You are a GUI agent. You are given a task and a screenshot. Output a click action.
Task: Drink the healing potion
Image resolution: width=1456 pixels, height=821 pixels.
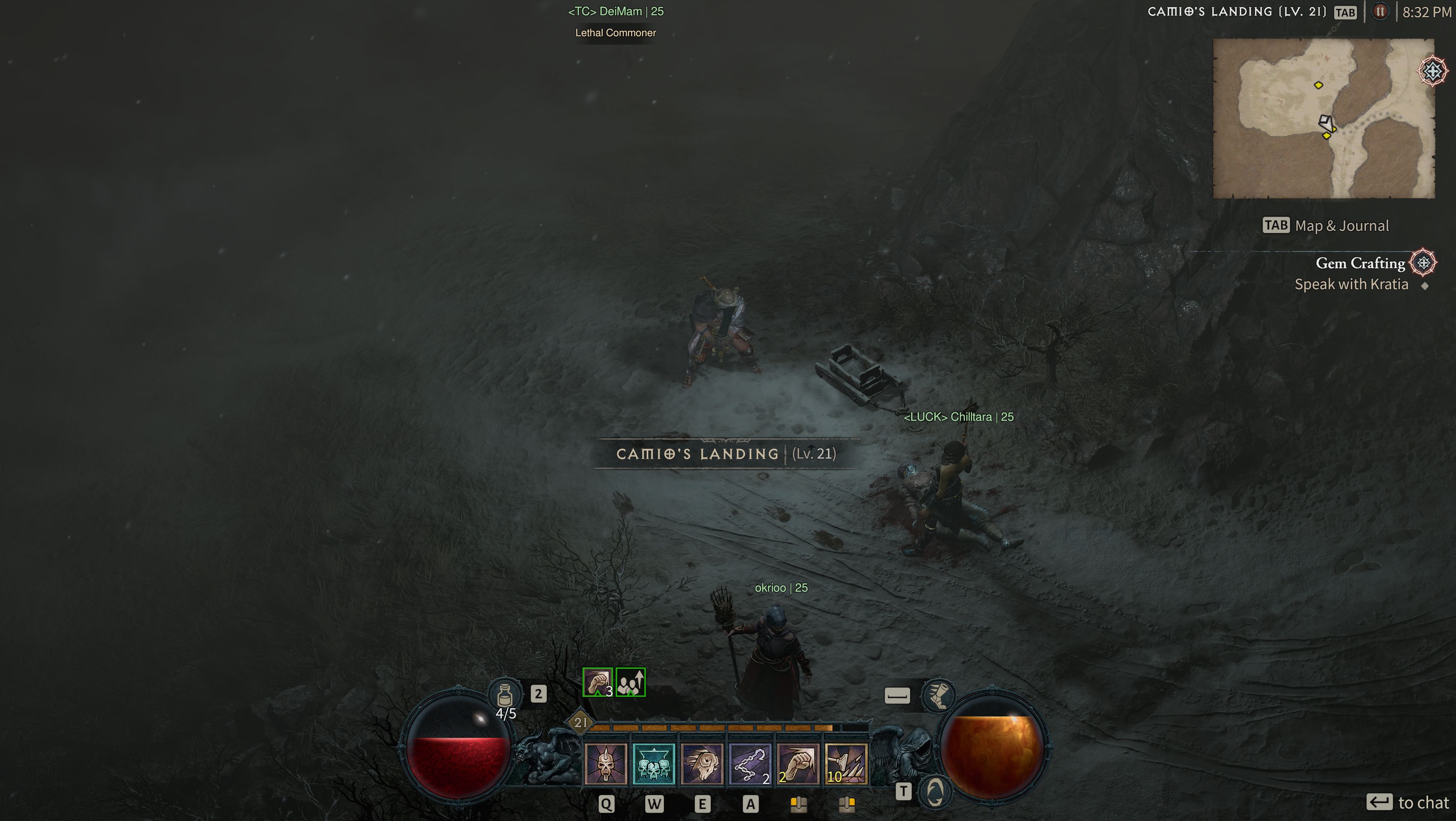pos(505,694)
